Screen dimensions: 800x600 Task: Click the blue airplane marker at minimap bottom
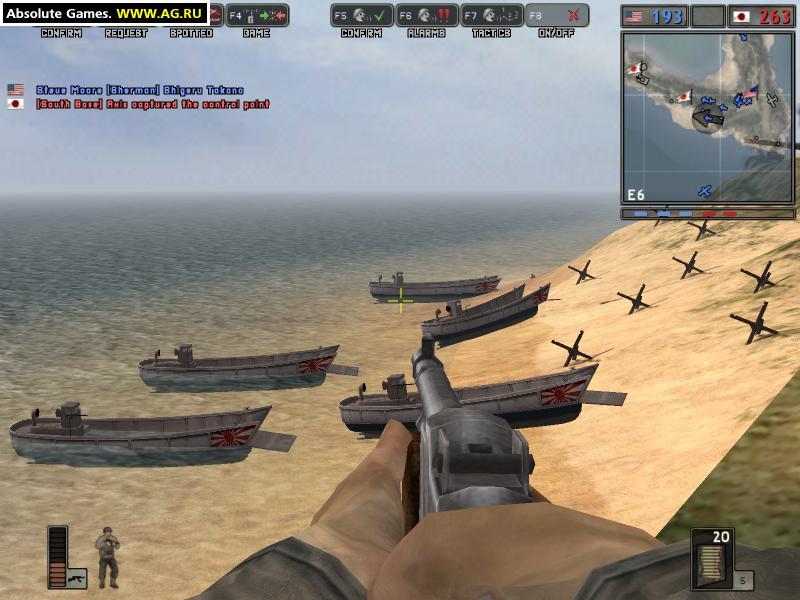(705, 190)
